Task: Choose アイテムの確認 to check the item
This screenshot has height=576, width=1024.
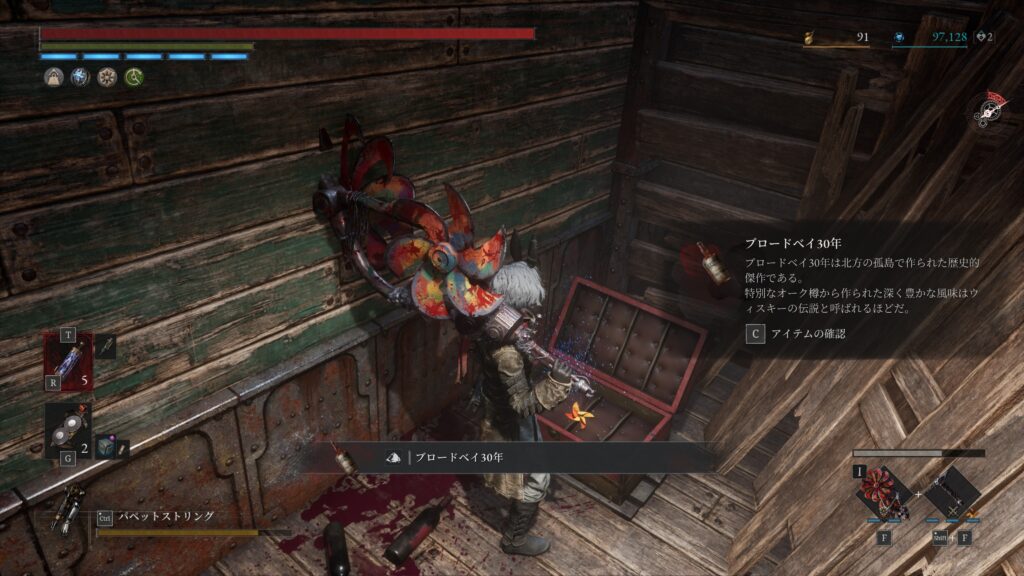Action: coord(796,334)
